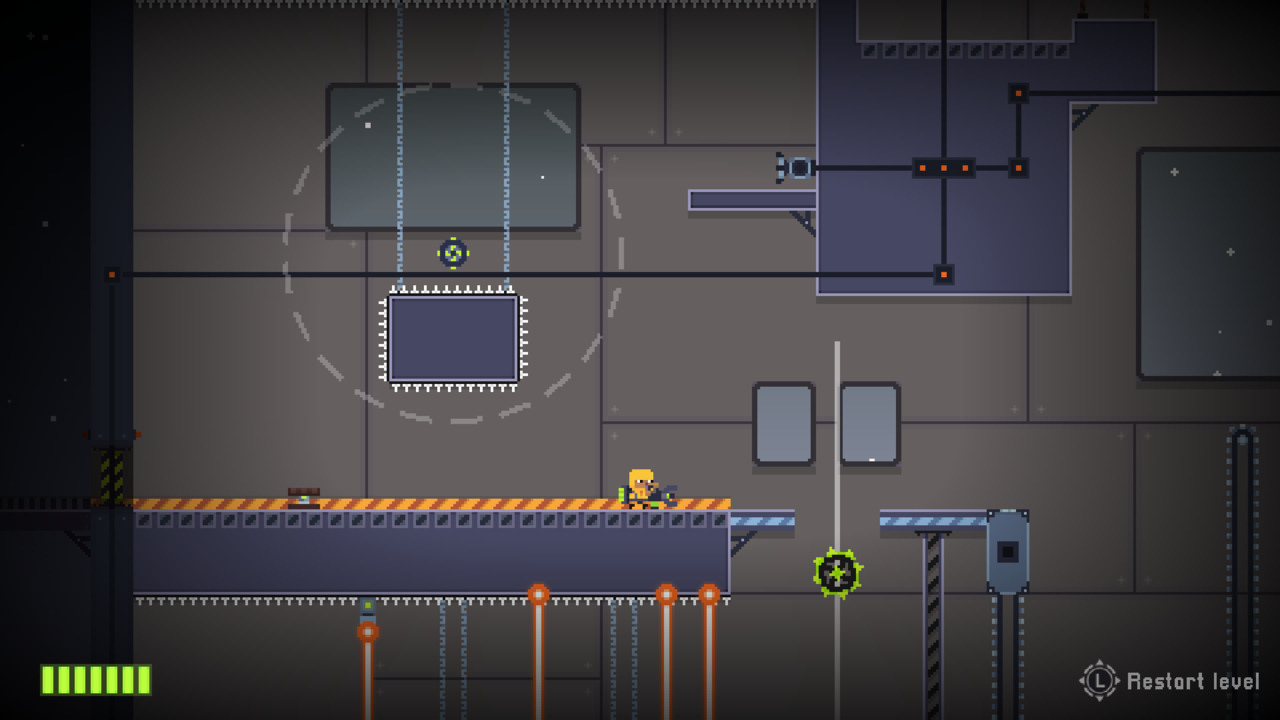1280x720 pixels.
Task: Click the gamepad L button icon near Restart level
Action: click(x=1097, y=681)
